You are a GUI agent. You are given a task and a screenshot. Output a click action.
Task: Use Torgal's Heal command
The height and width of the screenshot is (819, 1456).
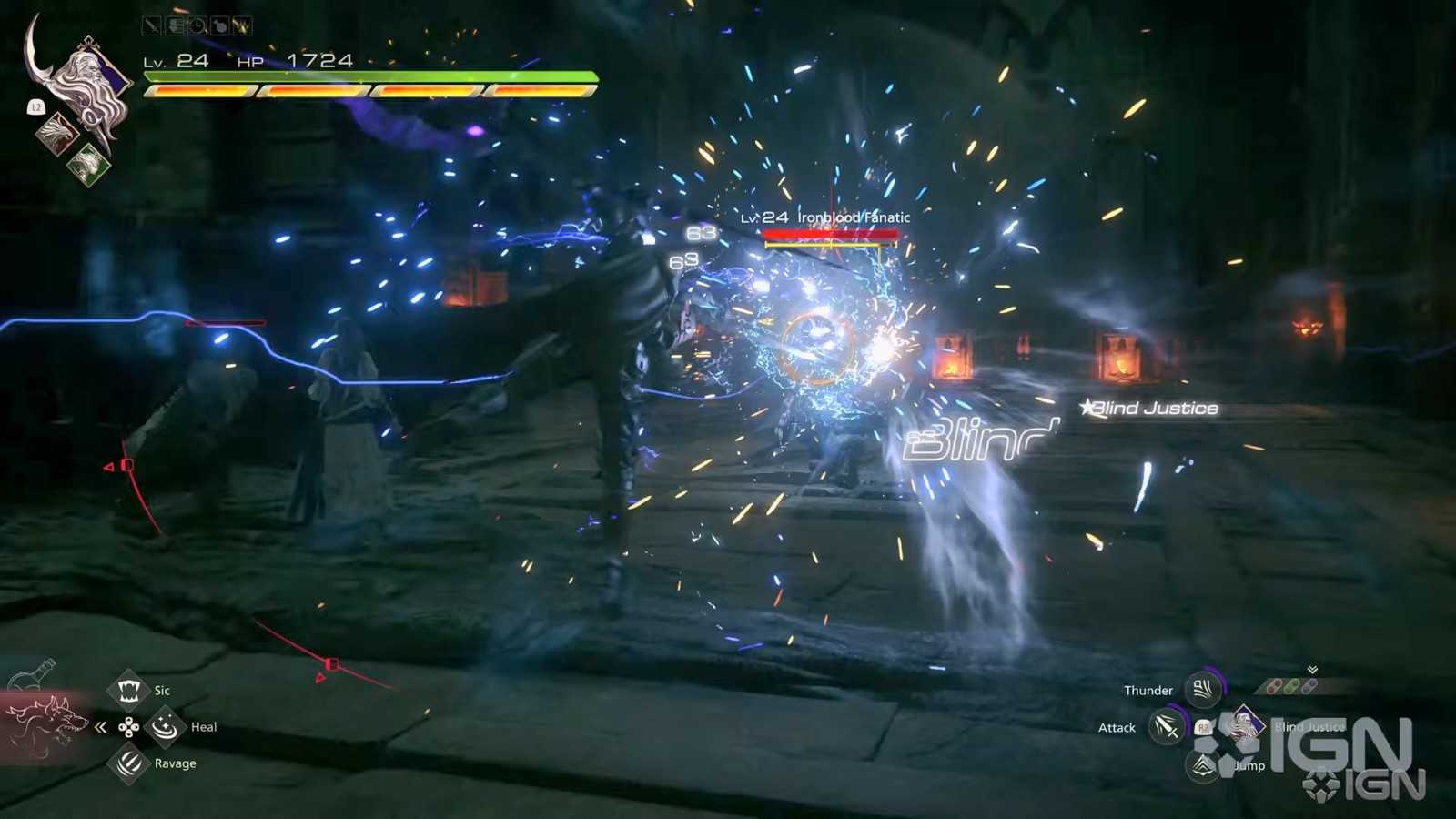[165, 727]
